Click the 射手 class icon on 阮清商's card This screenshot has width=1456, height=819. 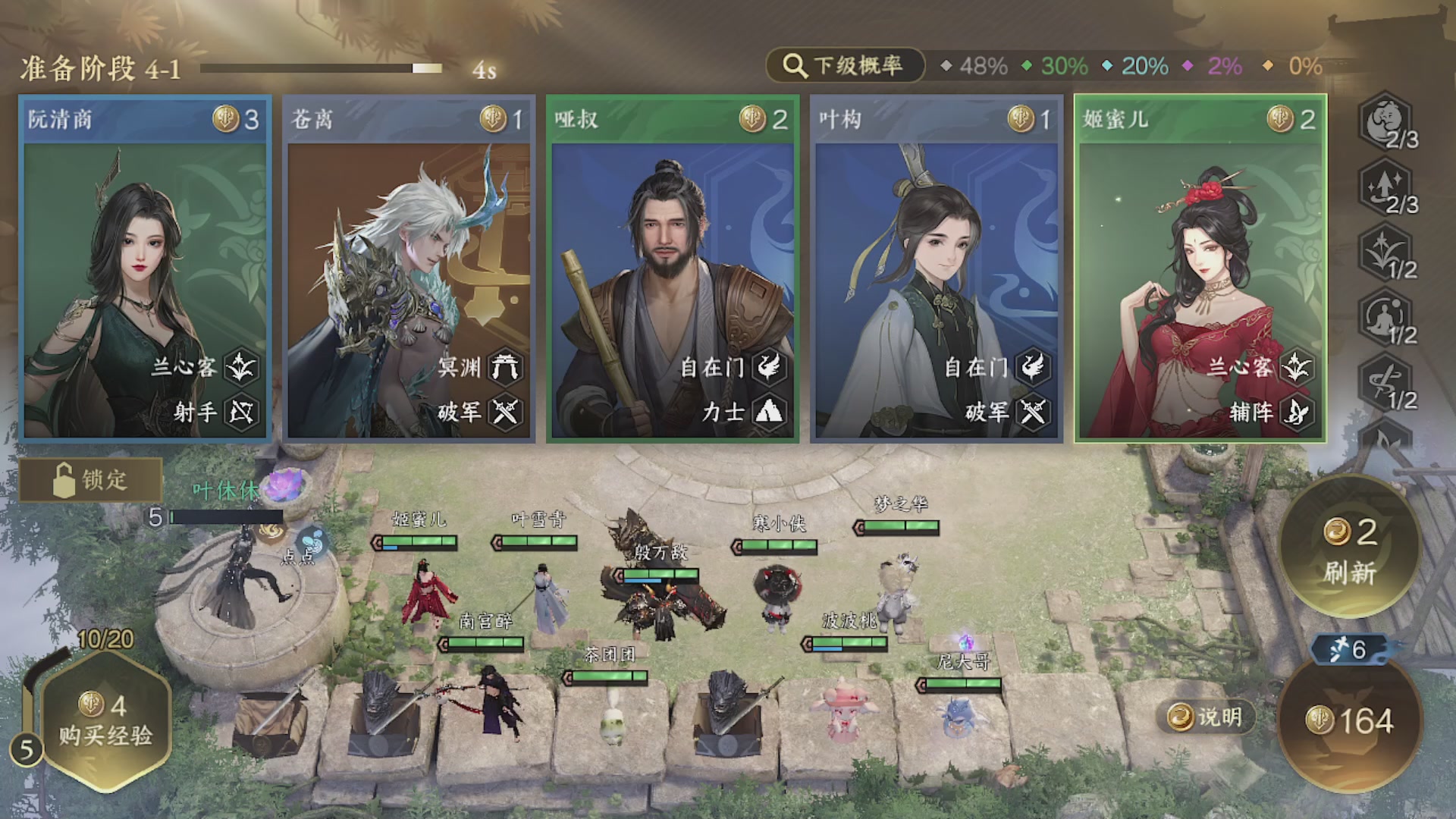[x=243, y=413]
